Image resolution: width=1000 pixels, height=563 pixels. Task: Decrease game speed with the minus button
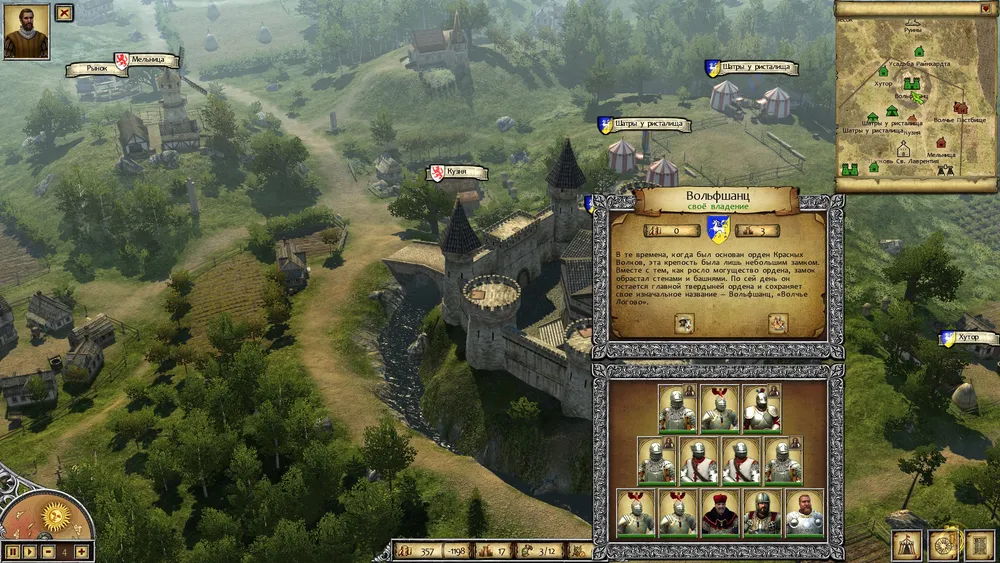[46, 551]
